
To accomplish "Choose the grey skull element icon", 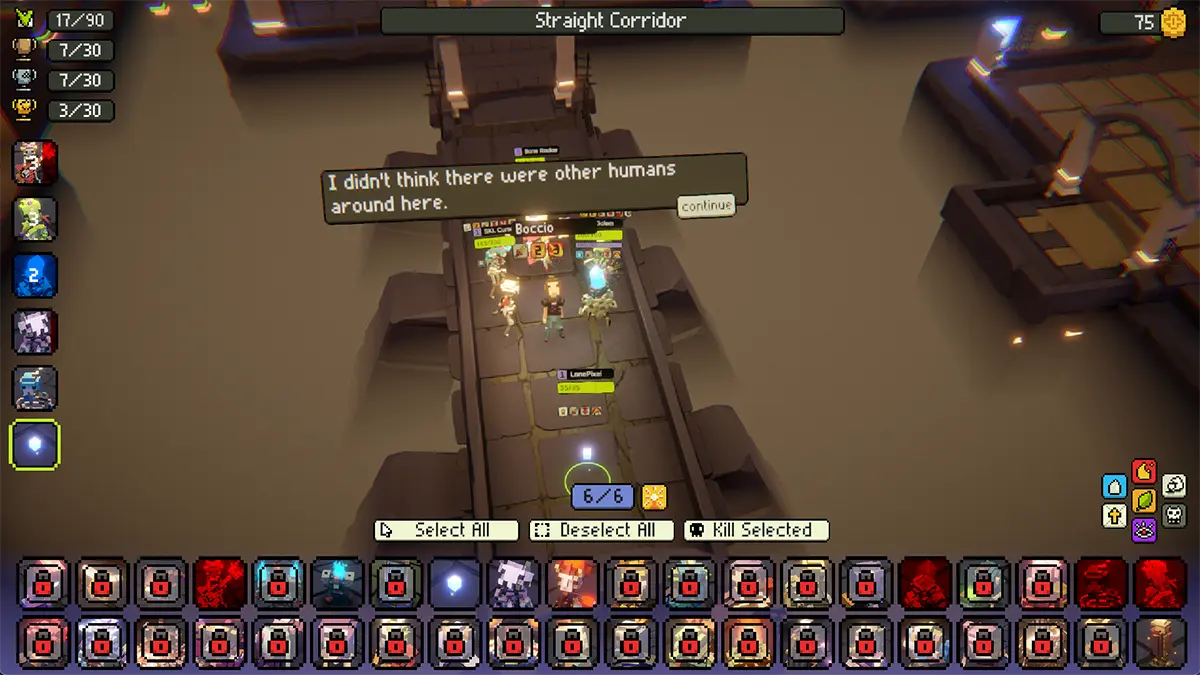I will point(1174,516).
